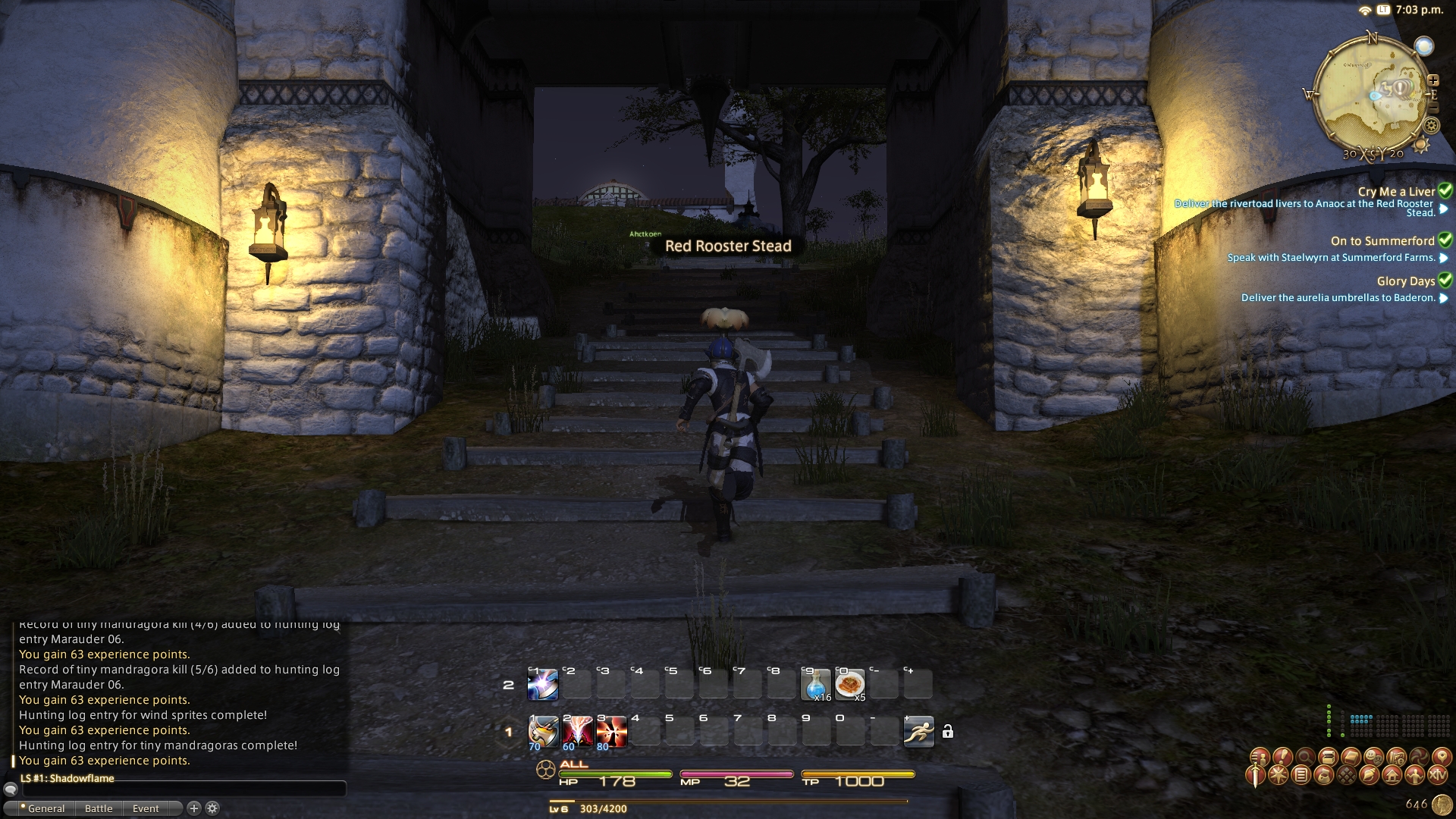The image size is (1456, 819).
Task: Zoom in the minimap with plus button
Action: point(1433,80)
